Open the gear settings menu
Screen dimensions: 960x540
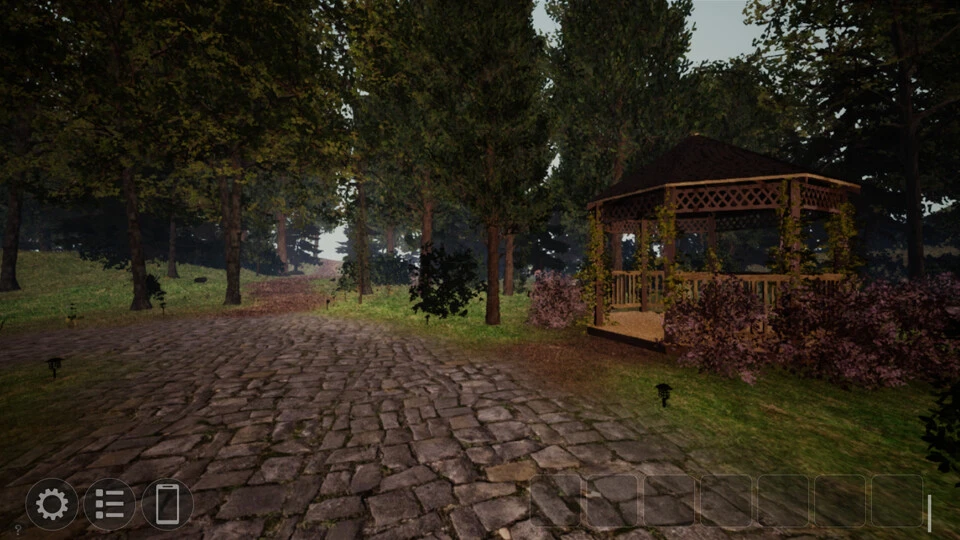52,504
